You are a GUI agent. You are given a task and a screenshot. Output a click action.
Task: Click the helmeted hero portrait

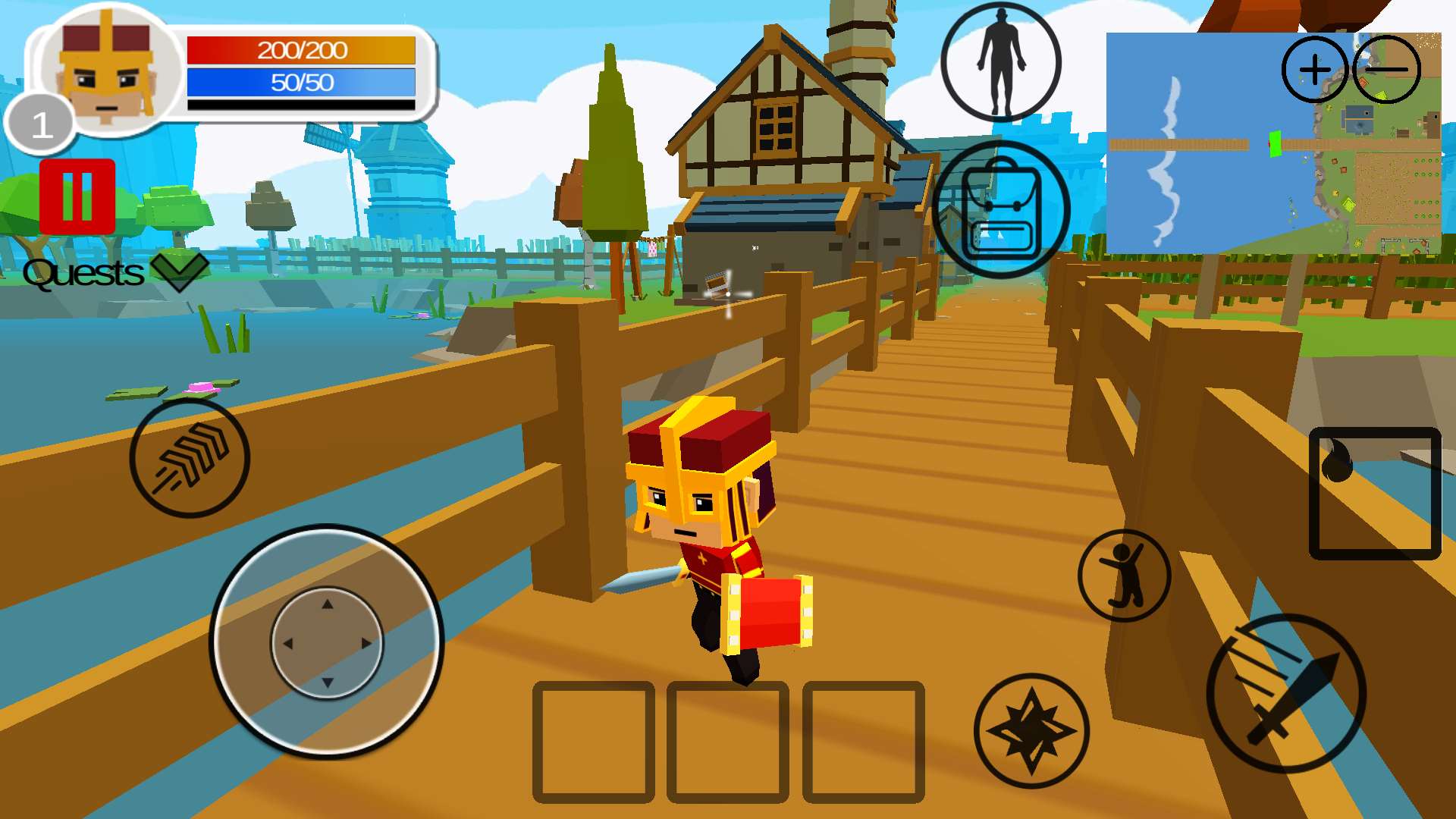(x=108, y=74)
